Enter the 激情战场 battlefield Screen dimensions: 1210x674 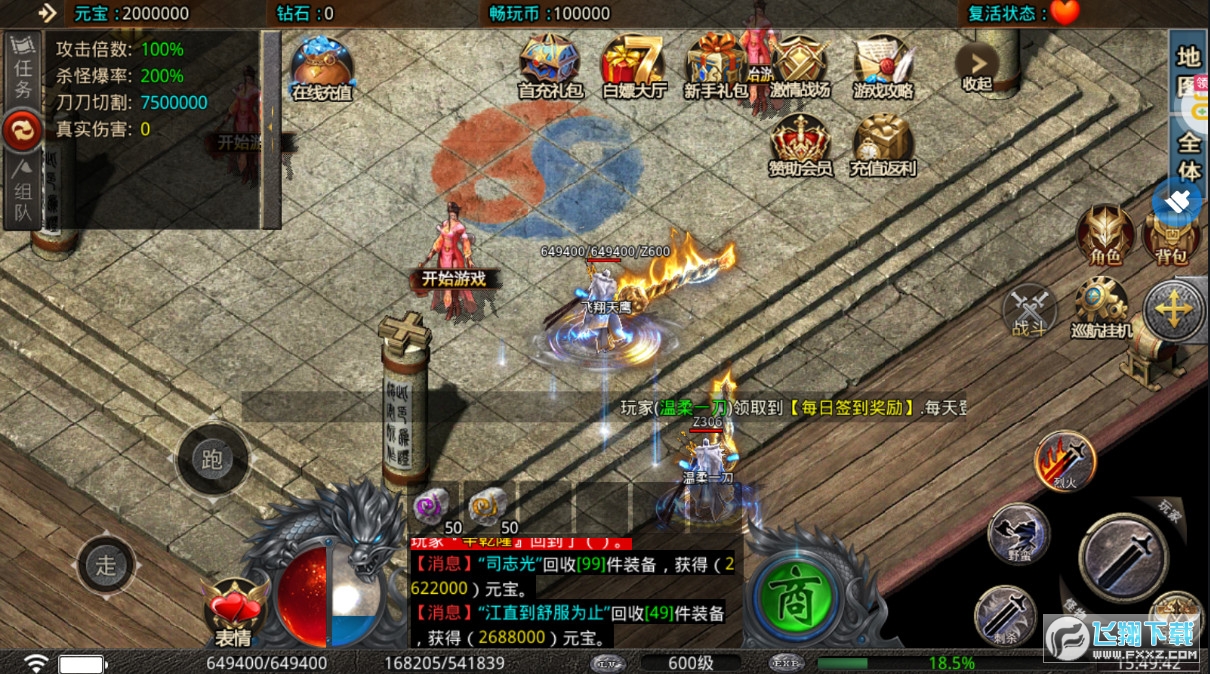click(800, 65)
